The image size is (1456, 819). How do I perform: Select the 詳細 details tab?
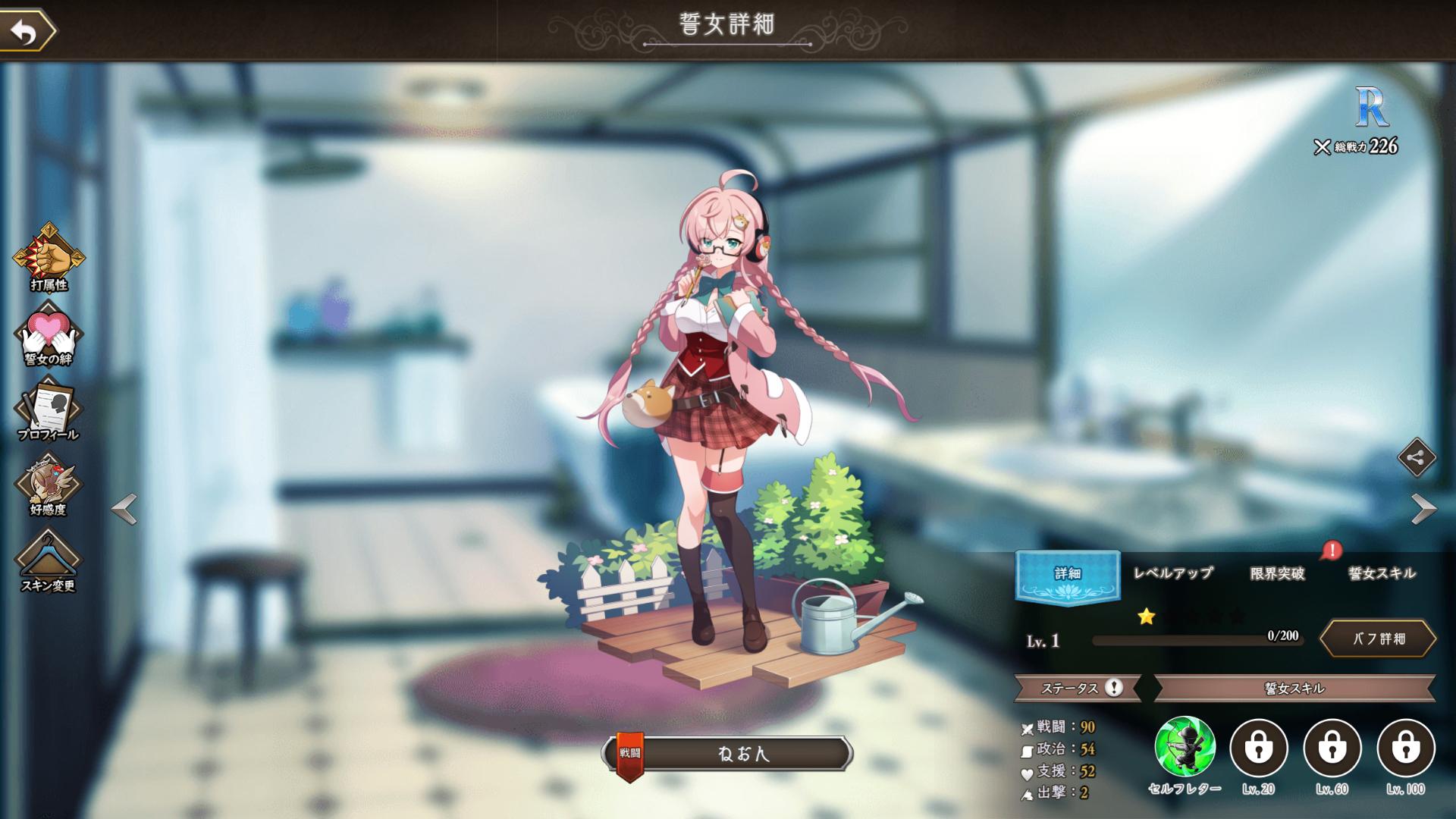pos(1067,574)
